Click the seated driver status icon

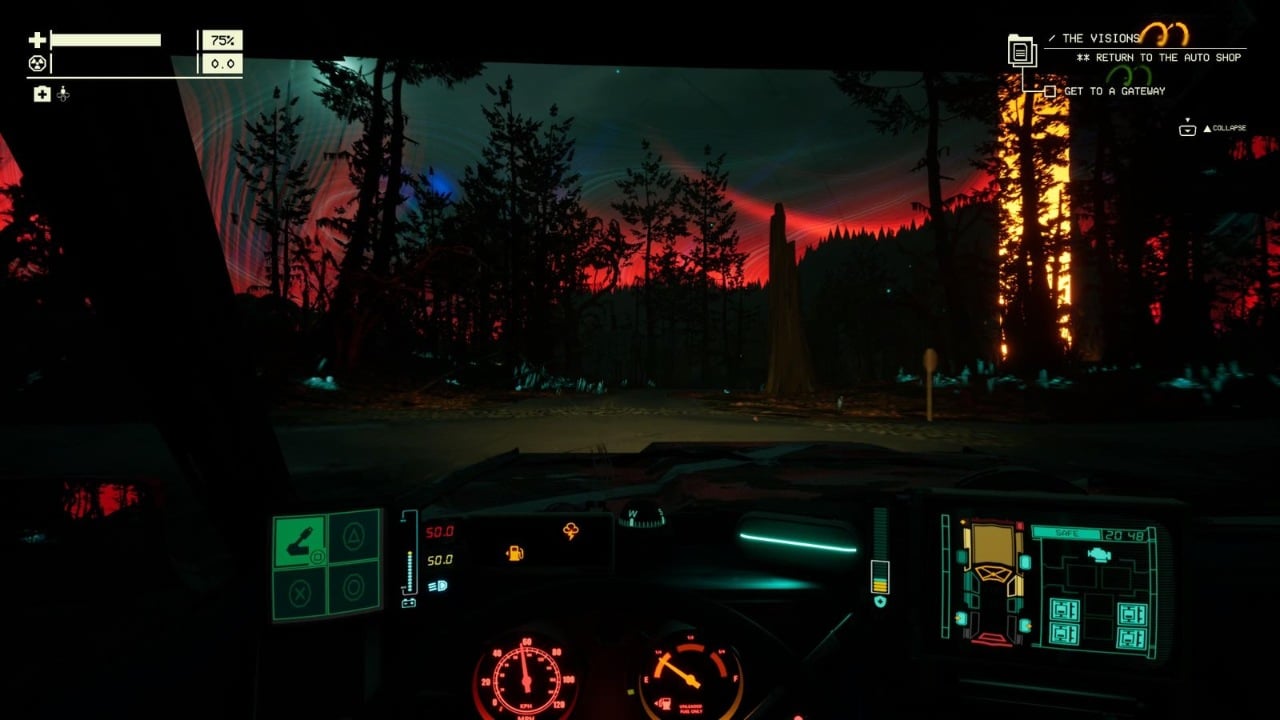tap(63, 94)
